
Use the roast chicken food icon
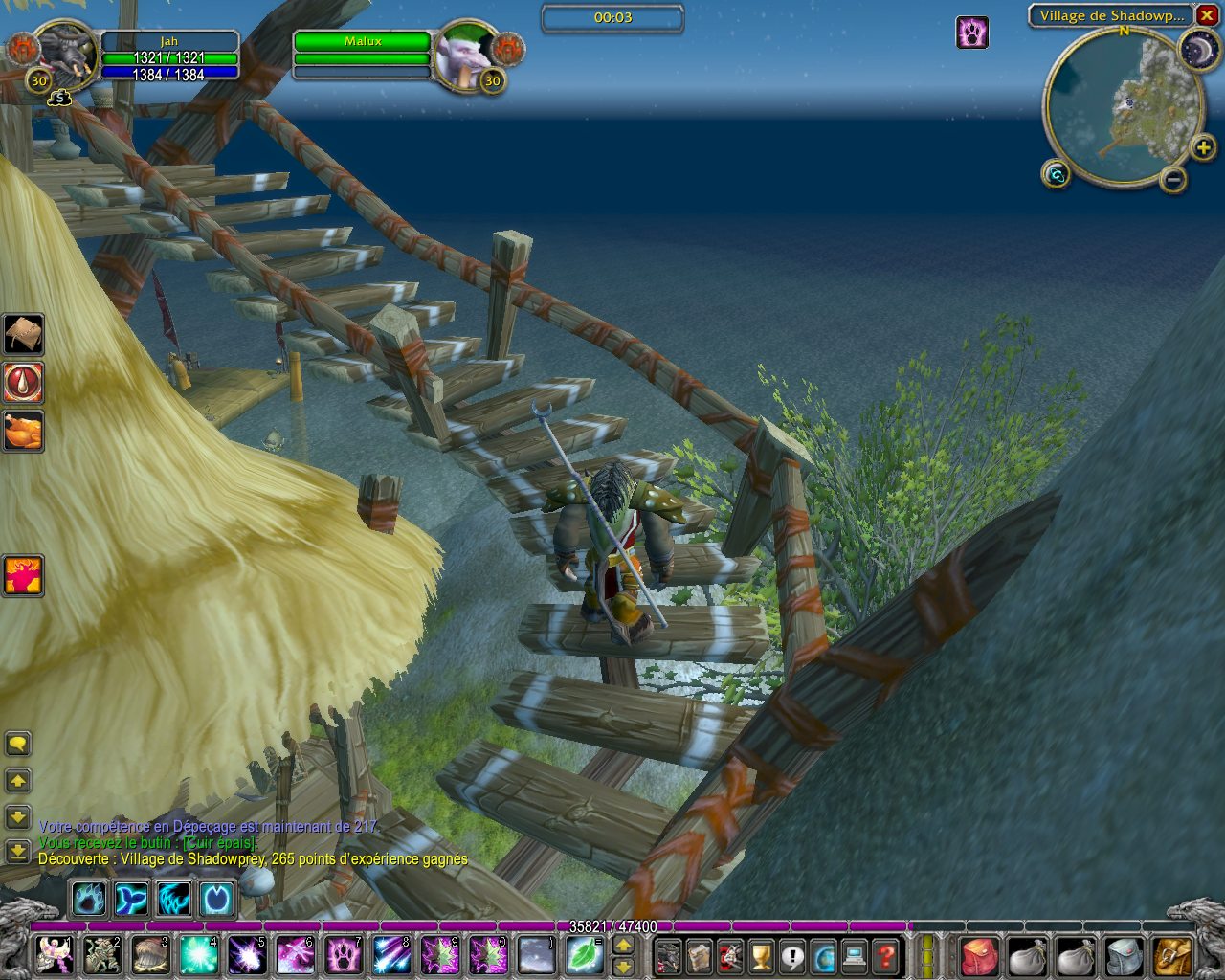pos(23,430)
